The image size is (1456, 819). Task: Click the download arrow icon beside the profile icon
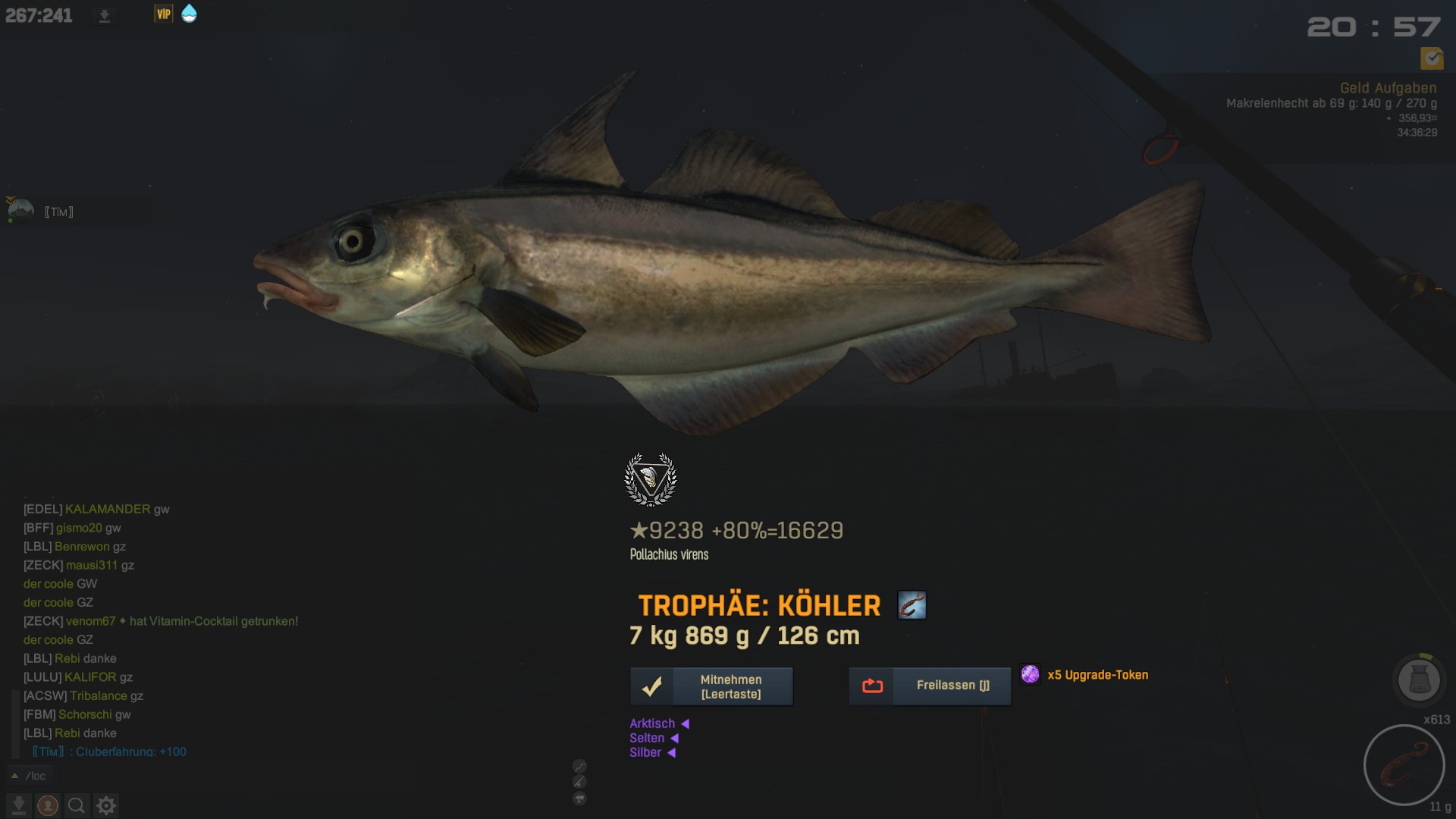[19, 805]
